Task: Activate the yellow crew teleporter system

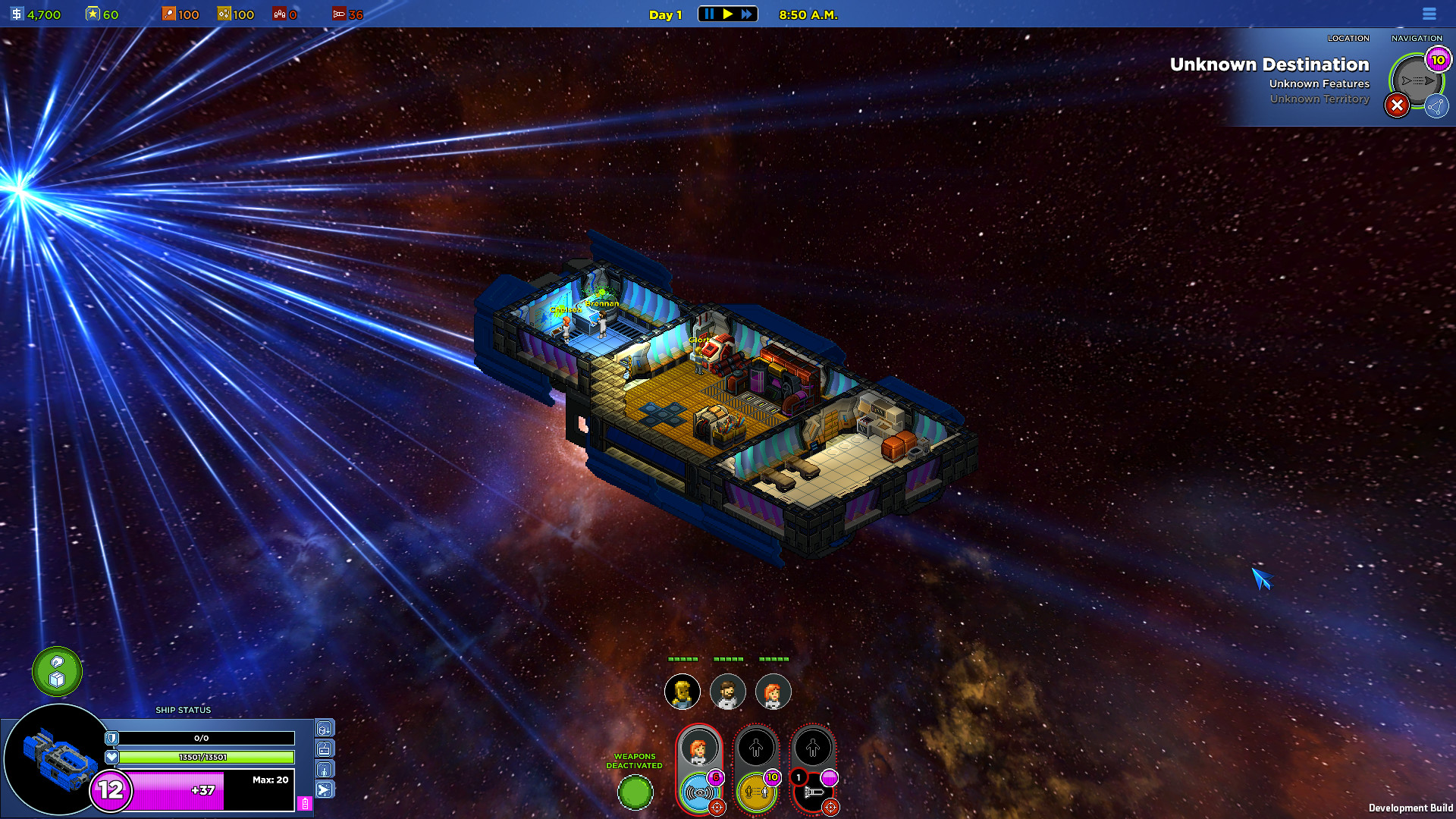Action: 755,792
